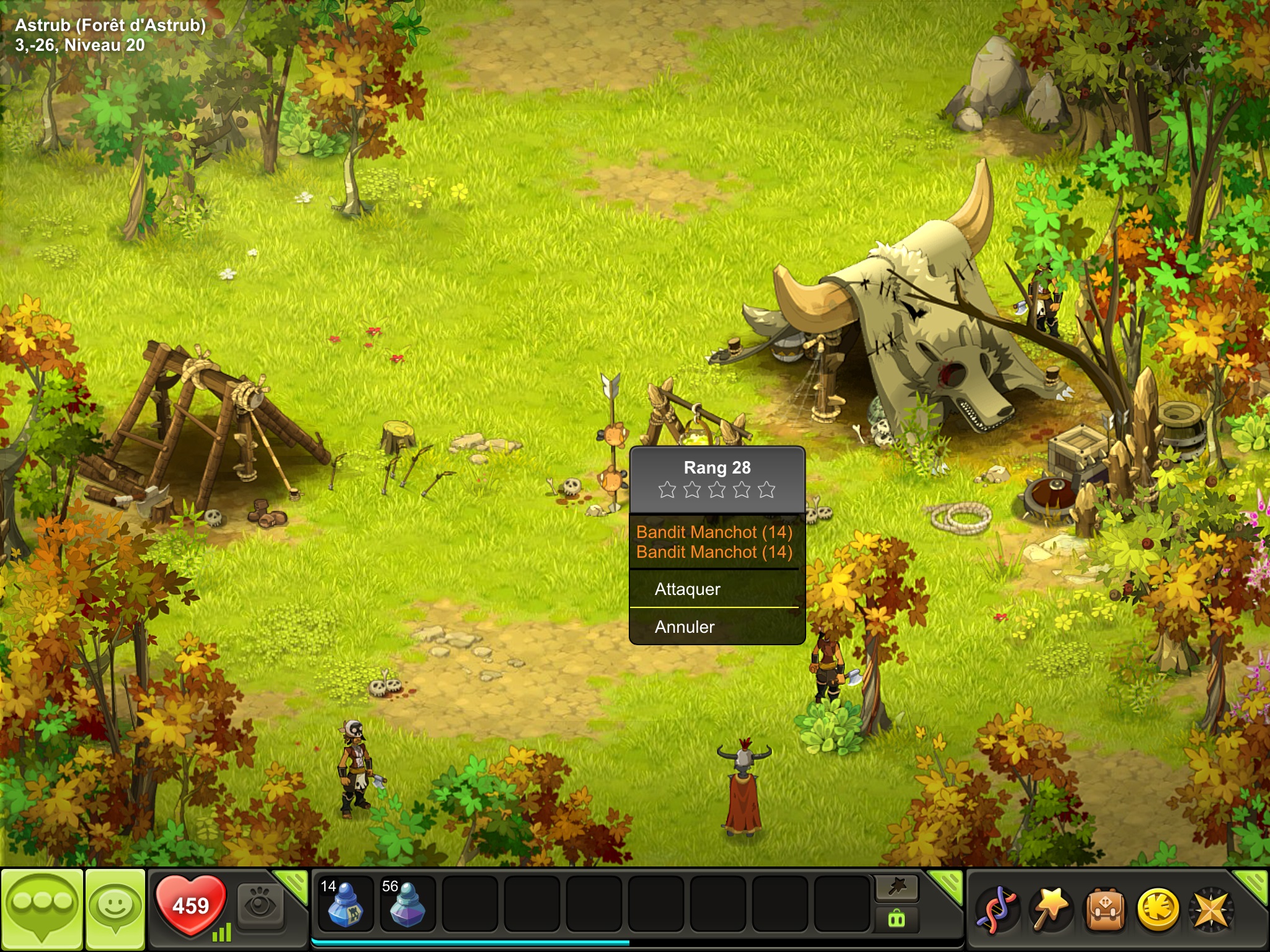
Task: Use the blue castle-emblem potion in the shortcut bar
Action: pyautogui.click(x=345, y=905)
